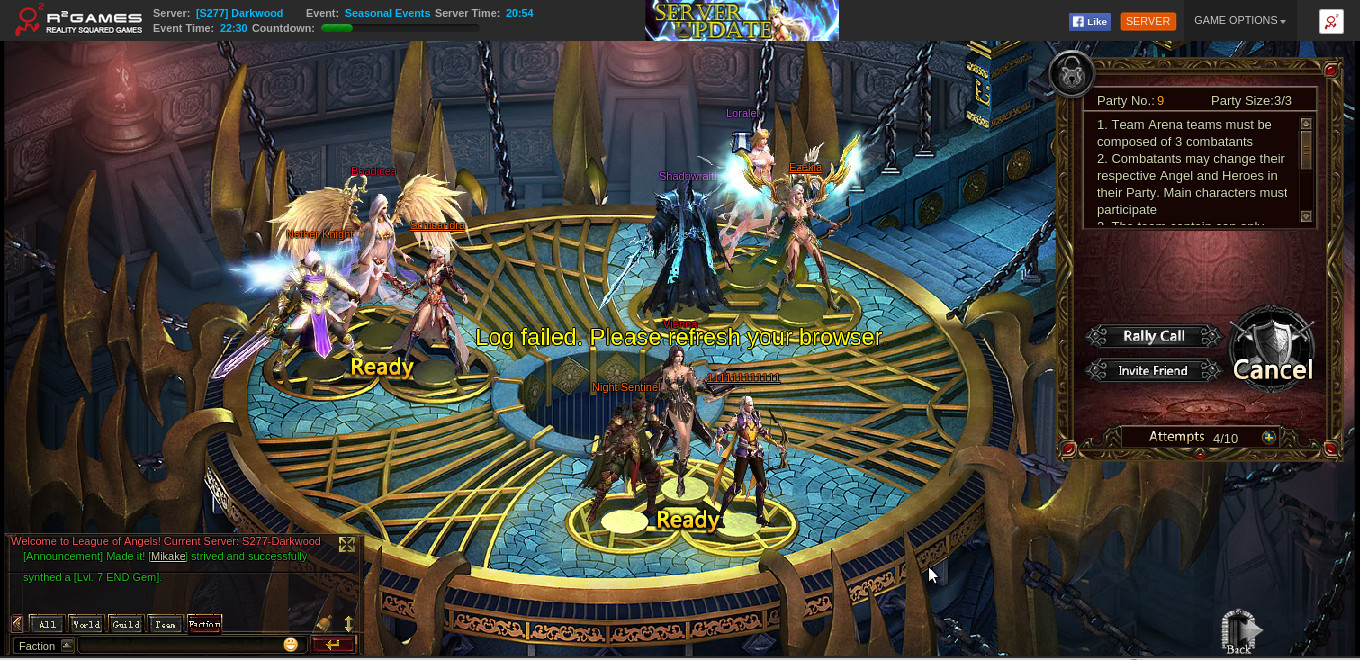This screenshot has height=660, width=1360.
Task: Open the SERVER list button
Action: (1148, 21)
